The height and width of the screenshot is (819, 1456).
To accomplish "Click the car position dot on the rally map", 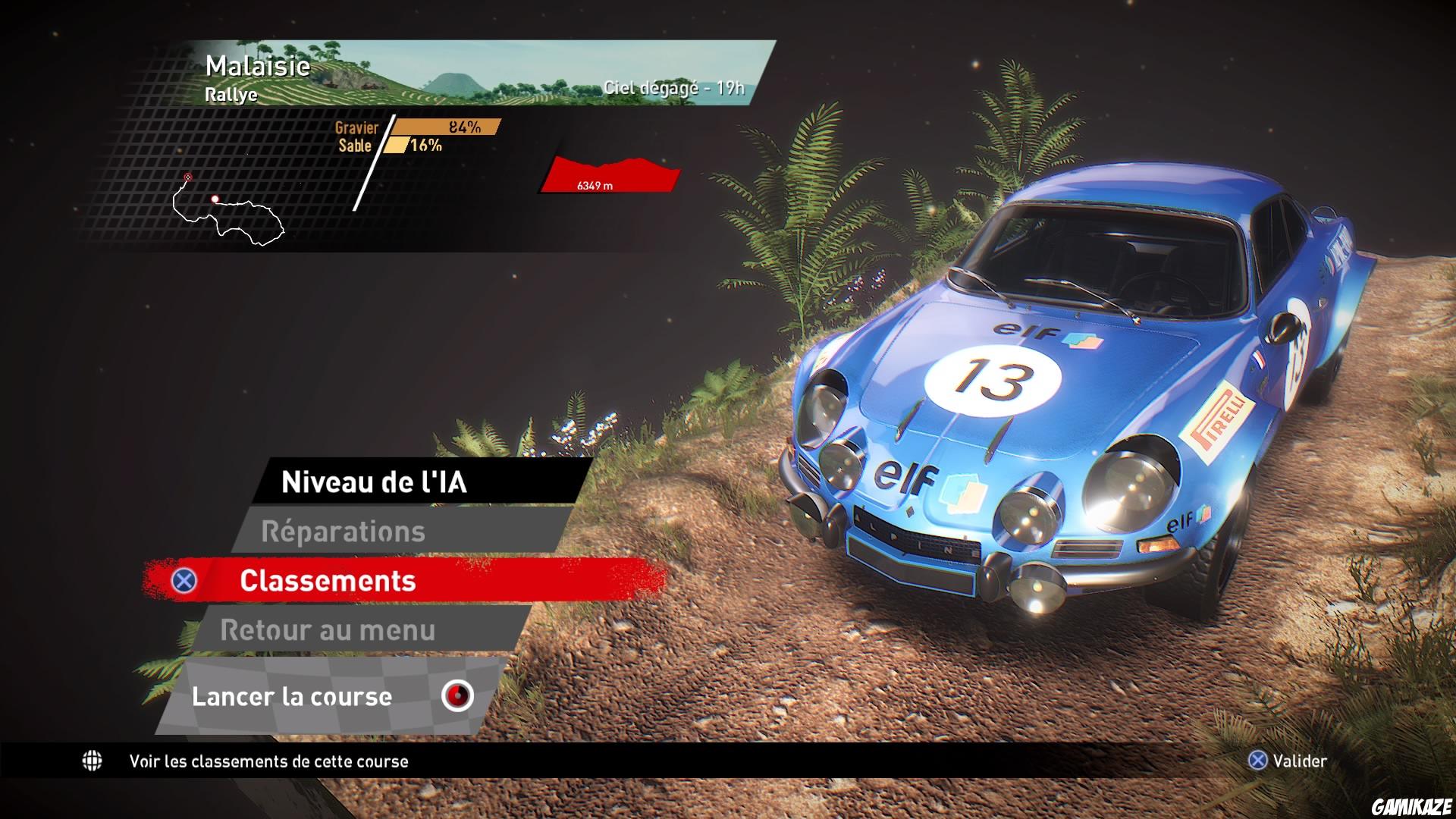I will click(x=215, y=199).
